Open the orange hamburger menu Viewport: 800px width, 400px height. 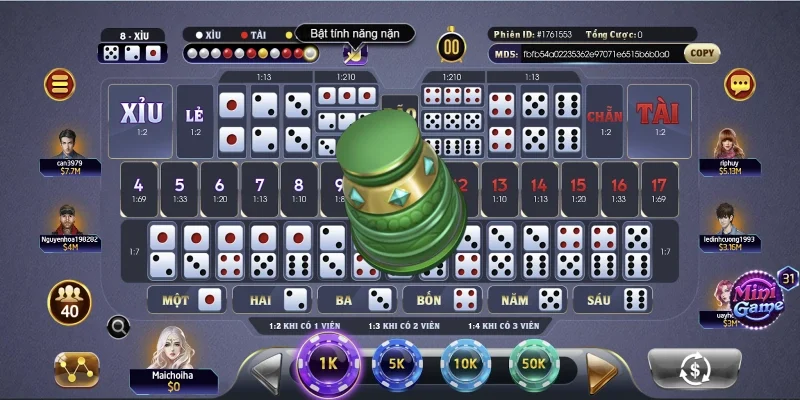tap(61, 82)
